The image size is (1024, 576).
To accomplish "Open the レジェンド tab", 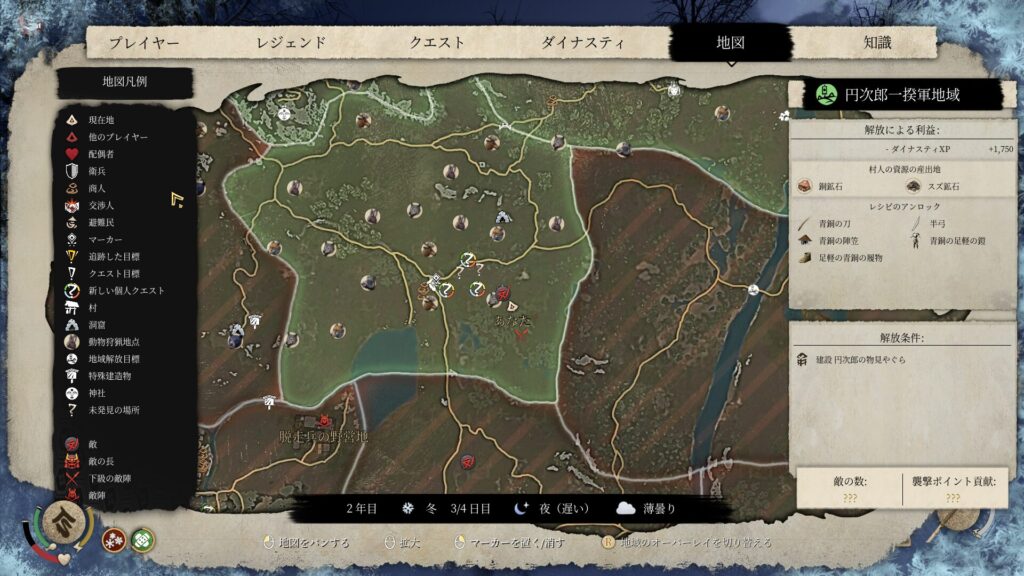I will (291, 43).
